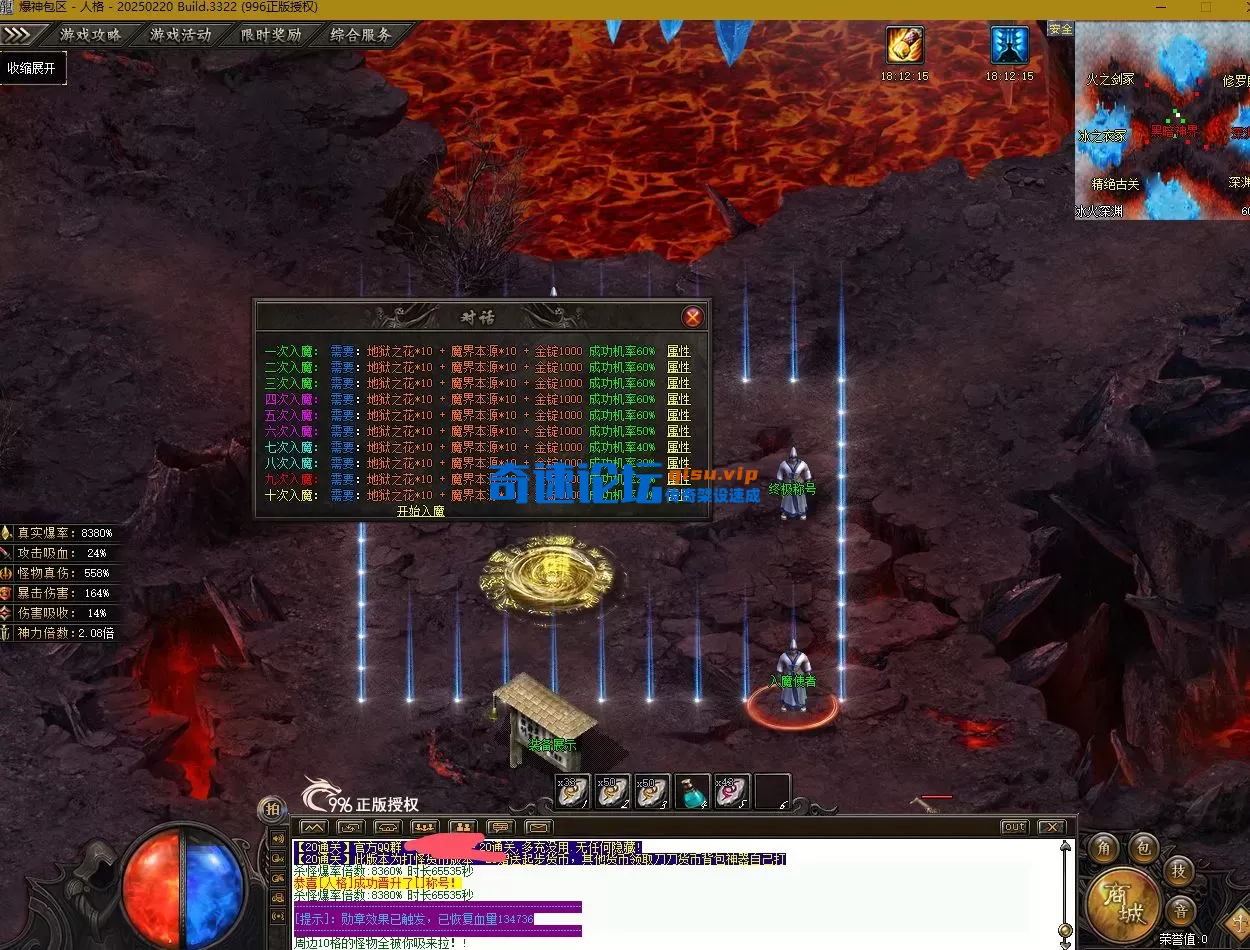Open the 技 skills button

(x=1180, y=870)
